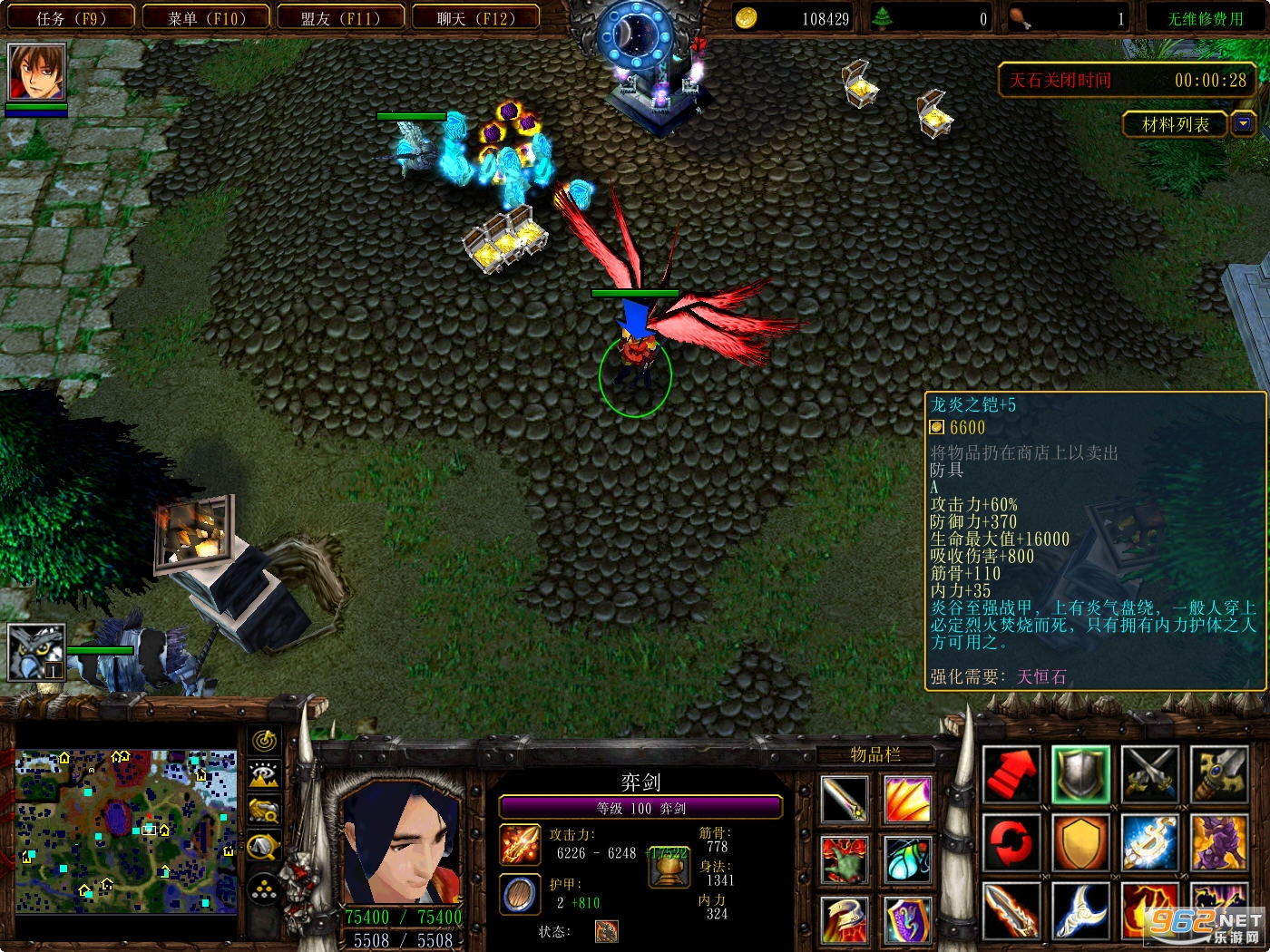Activate the red circular arrows ability
This screenshot has width=1270, height=952.
click(1011, 842)
